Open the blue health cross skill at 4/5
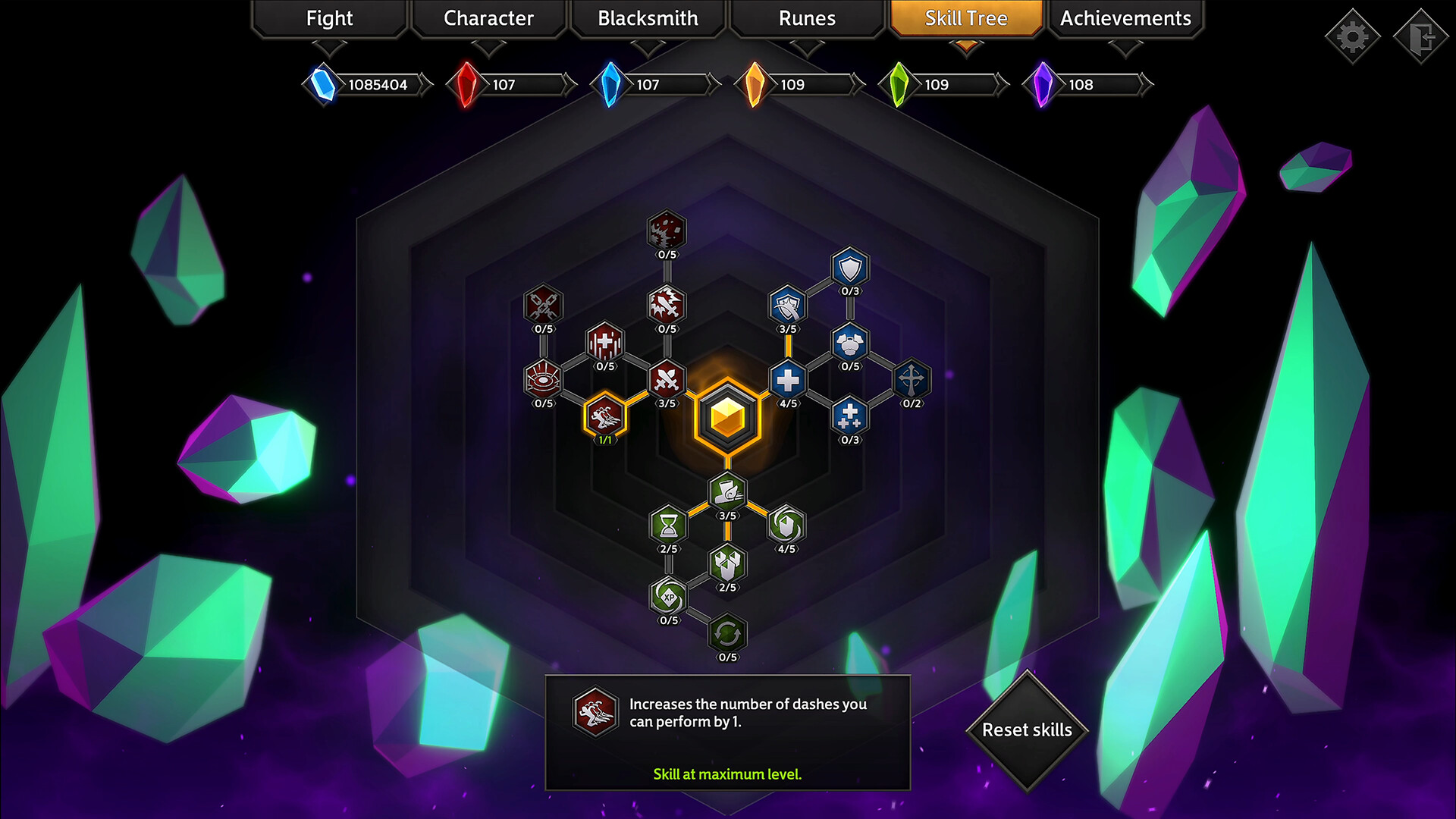Viewport: 1456px width, 819px height. (787, 381)
